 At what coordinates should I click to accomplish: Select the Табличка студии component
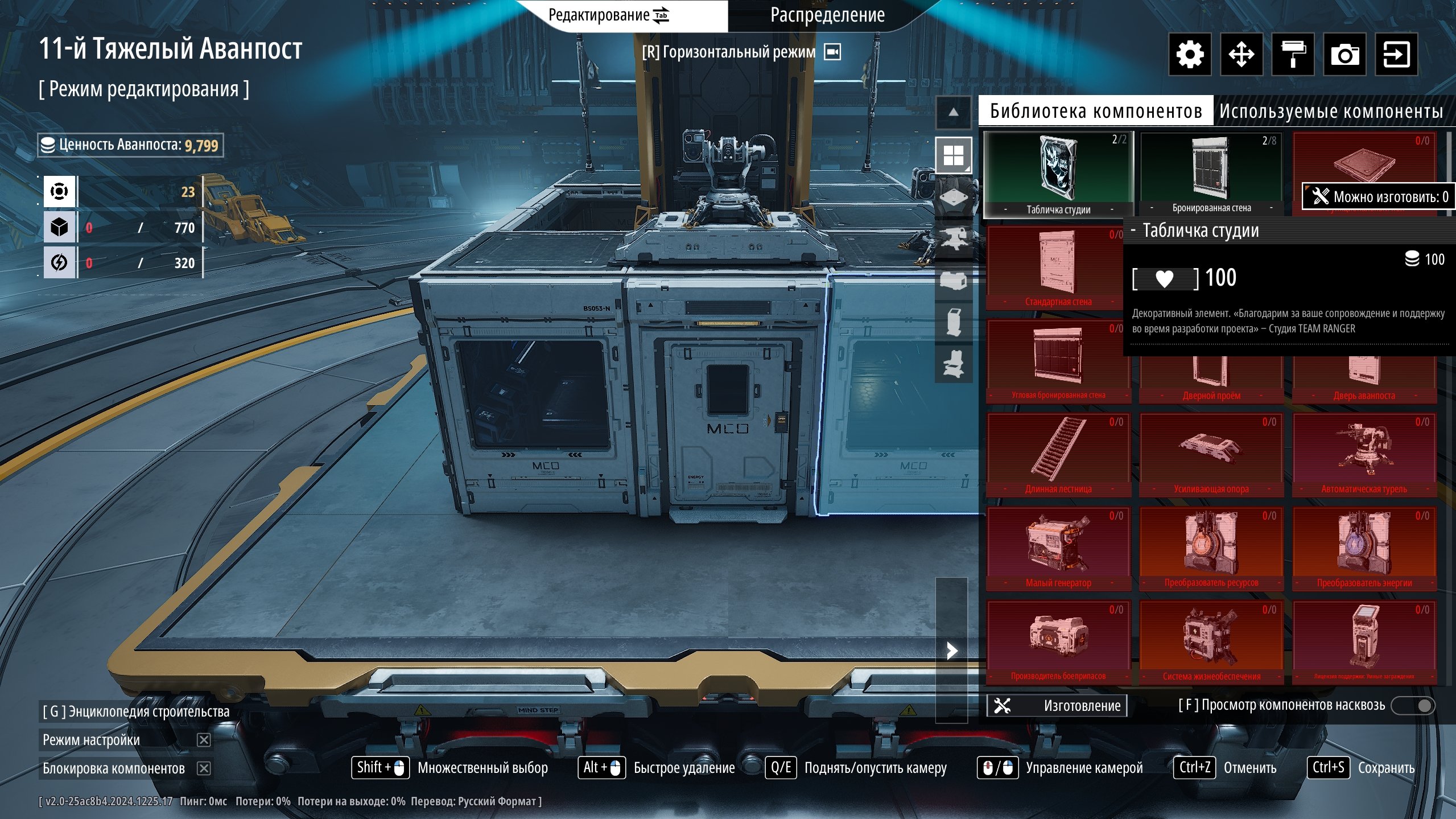1058,174
